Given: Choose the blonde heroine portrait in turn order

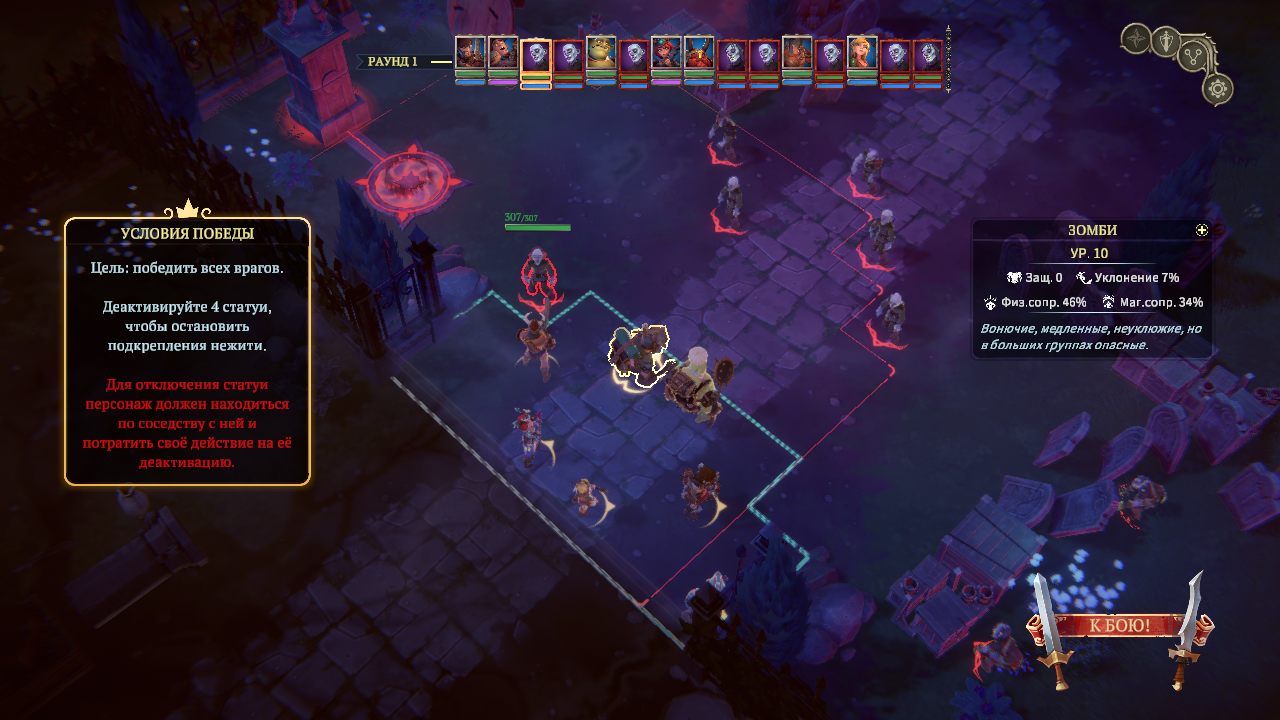Looking at the screenshot, I should [x=862, y=54].
